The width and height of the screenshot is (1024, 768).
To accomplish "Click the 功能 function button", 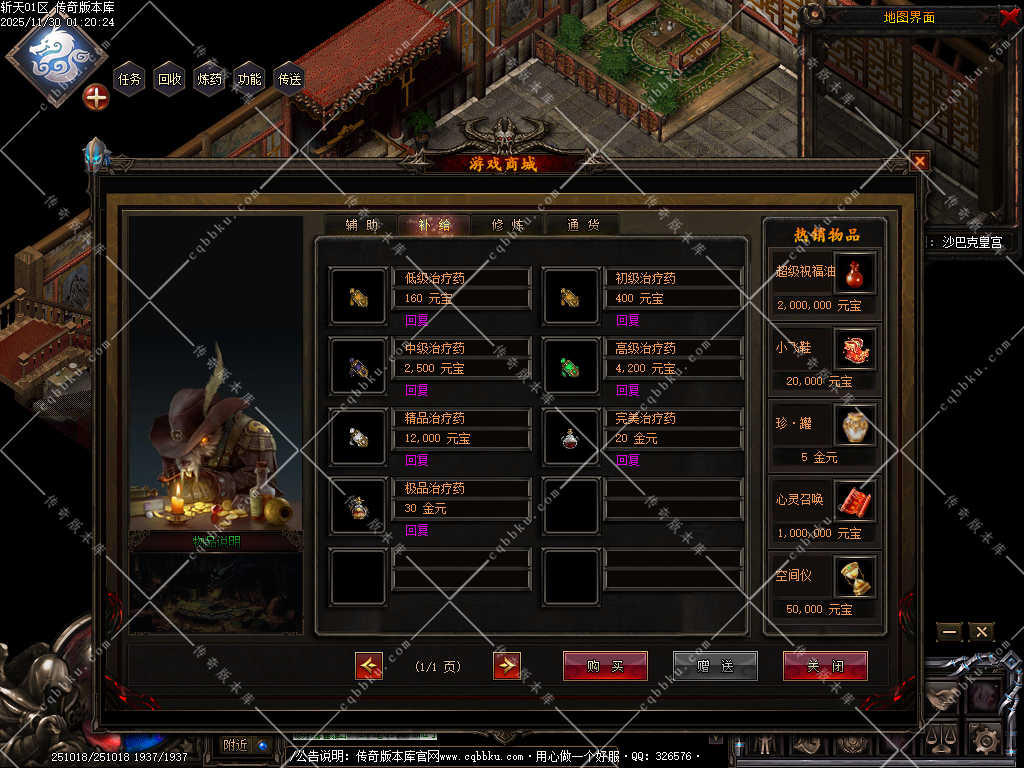I will (x=250, y=79).
